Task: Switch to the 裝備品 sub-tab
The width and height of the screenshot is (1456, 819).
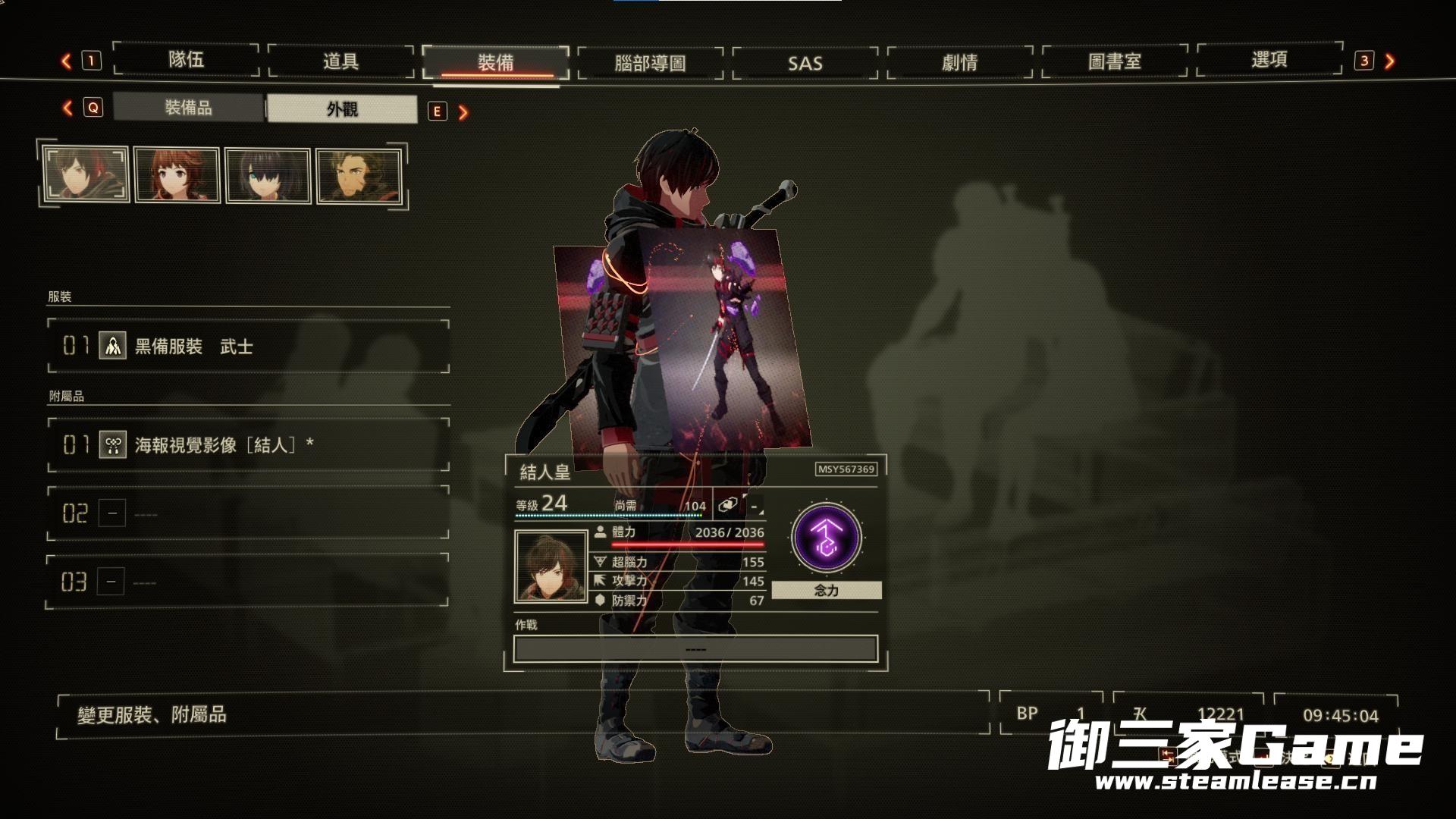Action: pos(189,108)
